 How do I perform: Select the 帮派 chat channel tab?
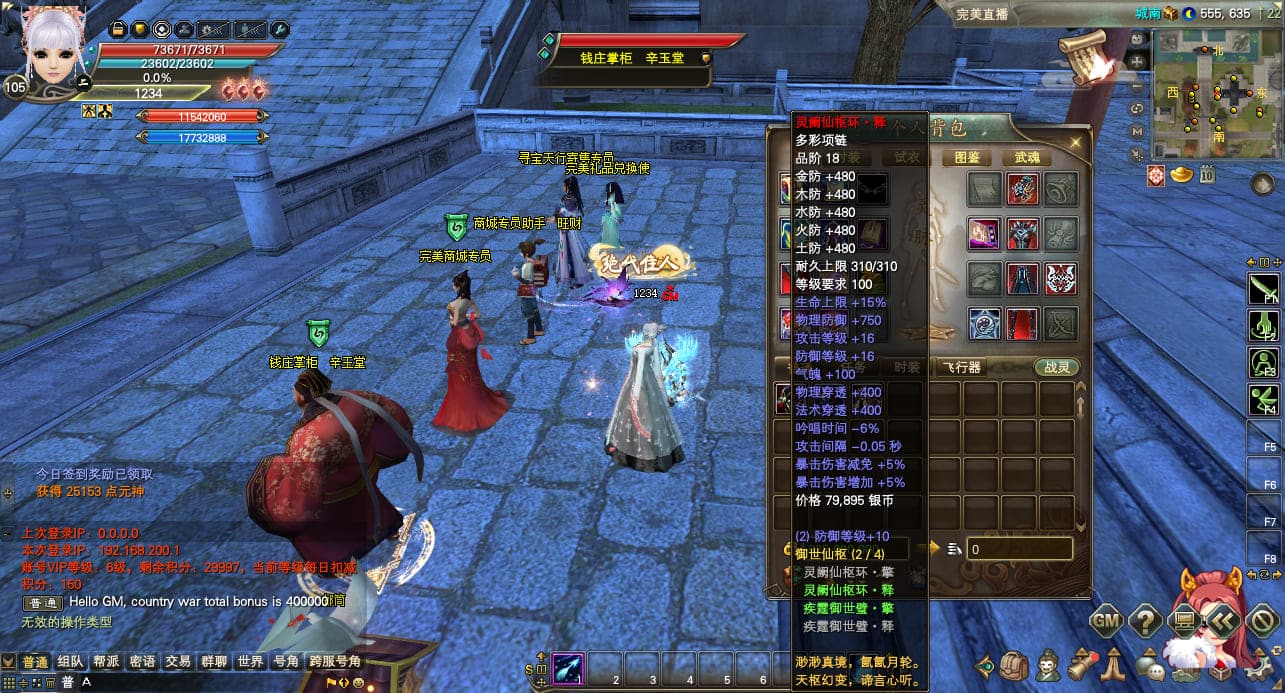(x=107, y=662)
